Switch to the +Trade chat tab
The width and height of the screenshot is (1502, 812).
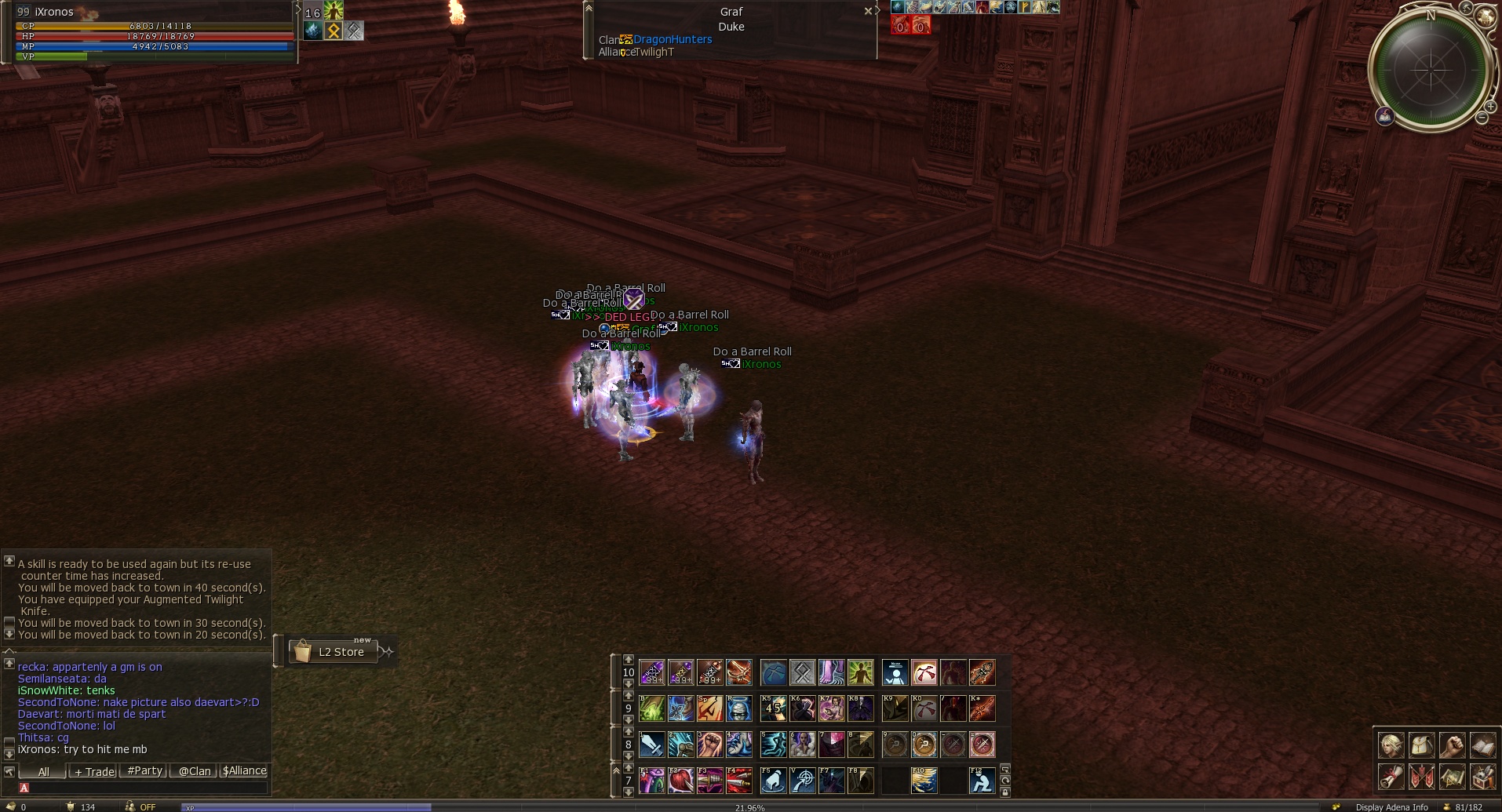[x=94, y=771]
